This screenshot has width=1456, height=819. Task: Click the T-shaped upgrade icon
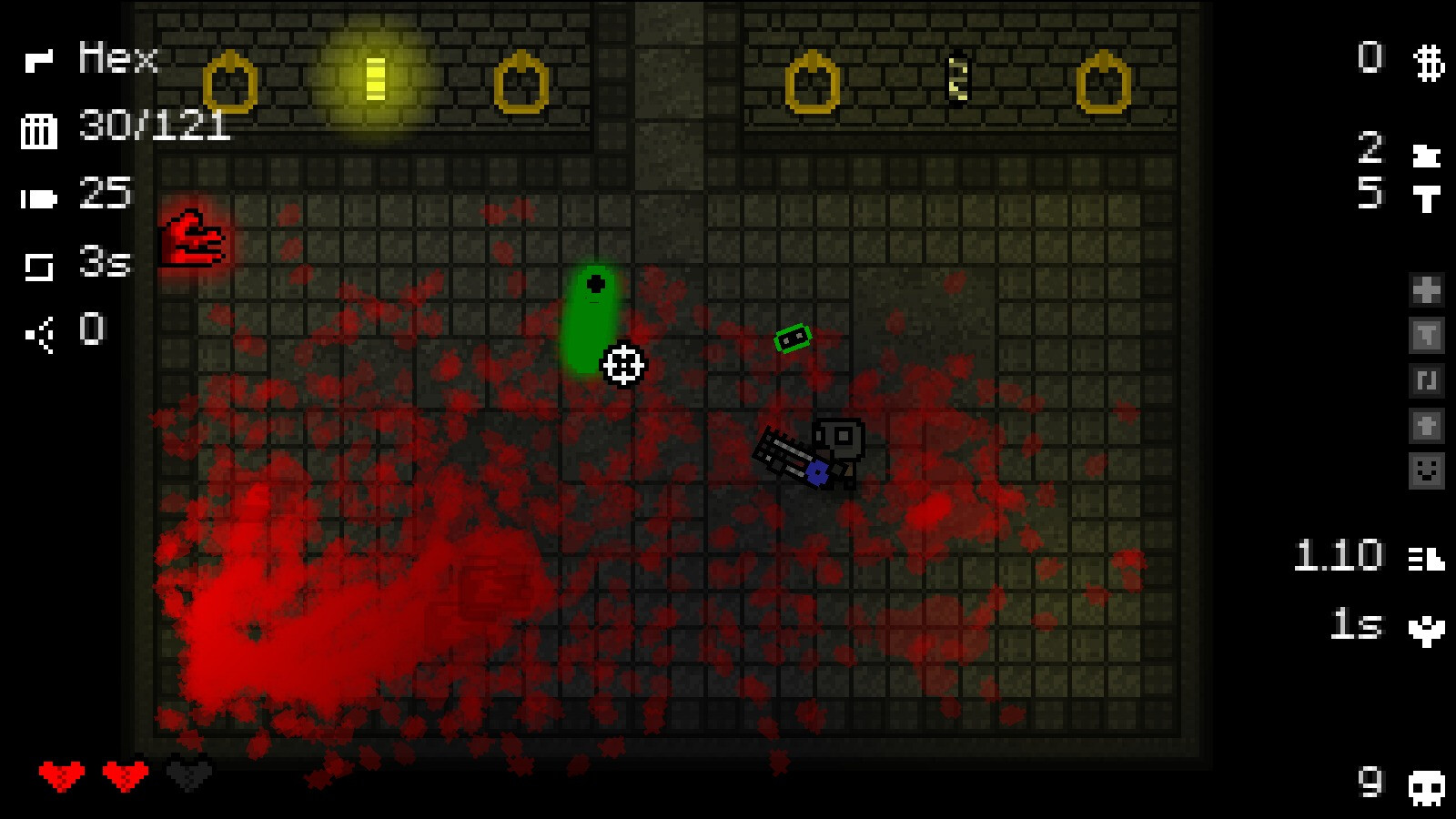(1427, 334)
